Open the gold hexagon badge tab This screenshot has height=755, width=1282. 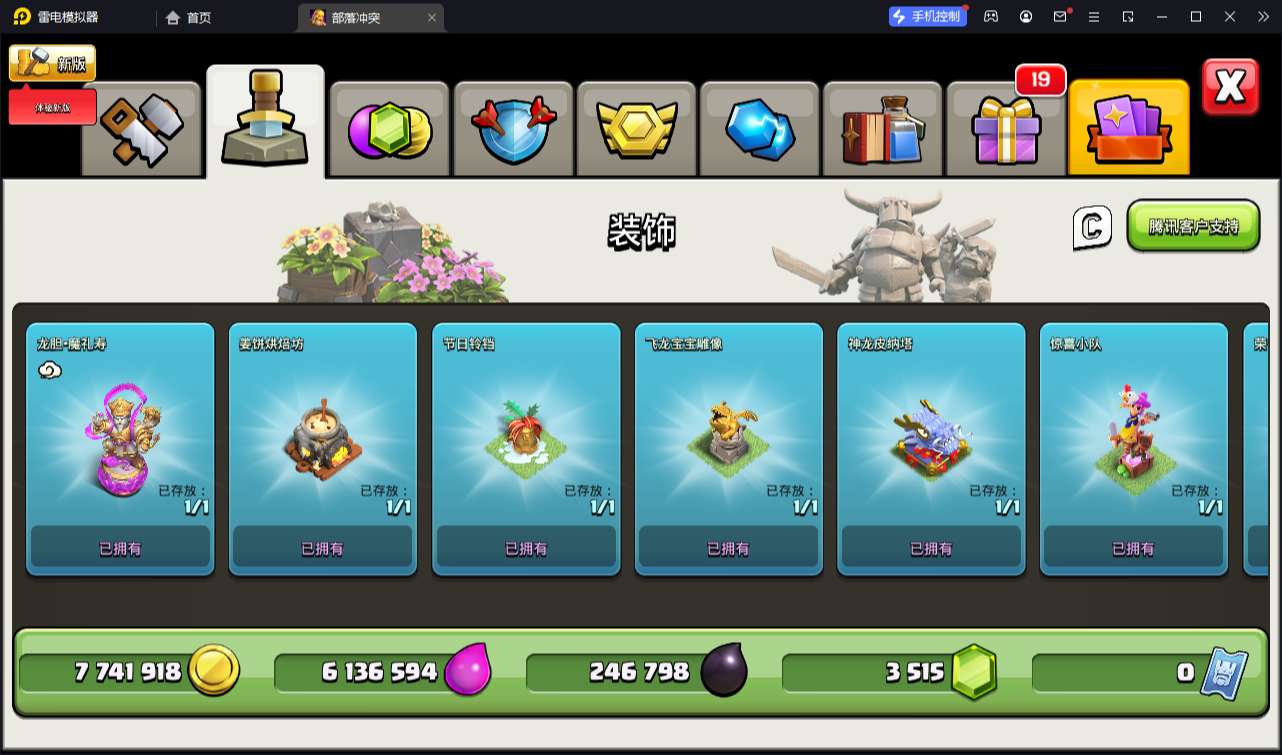(637, 129)
